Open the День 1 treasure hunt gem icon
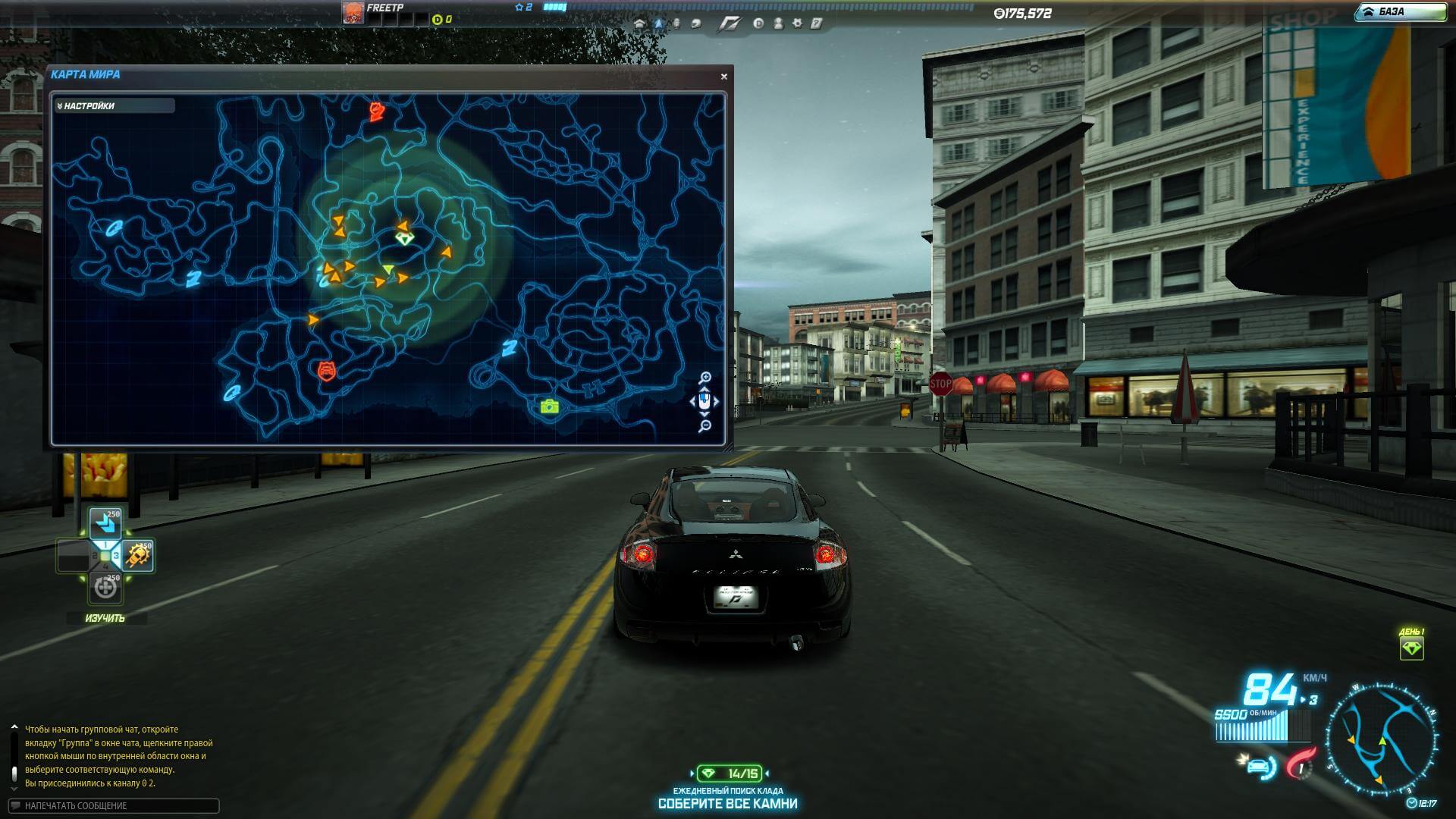This screenshot has width=1456, height=819. pos(1411,648)
